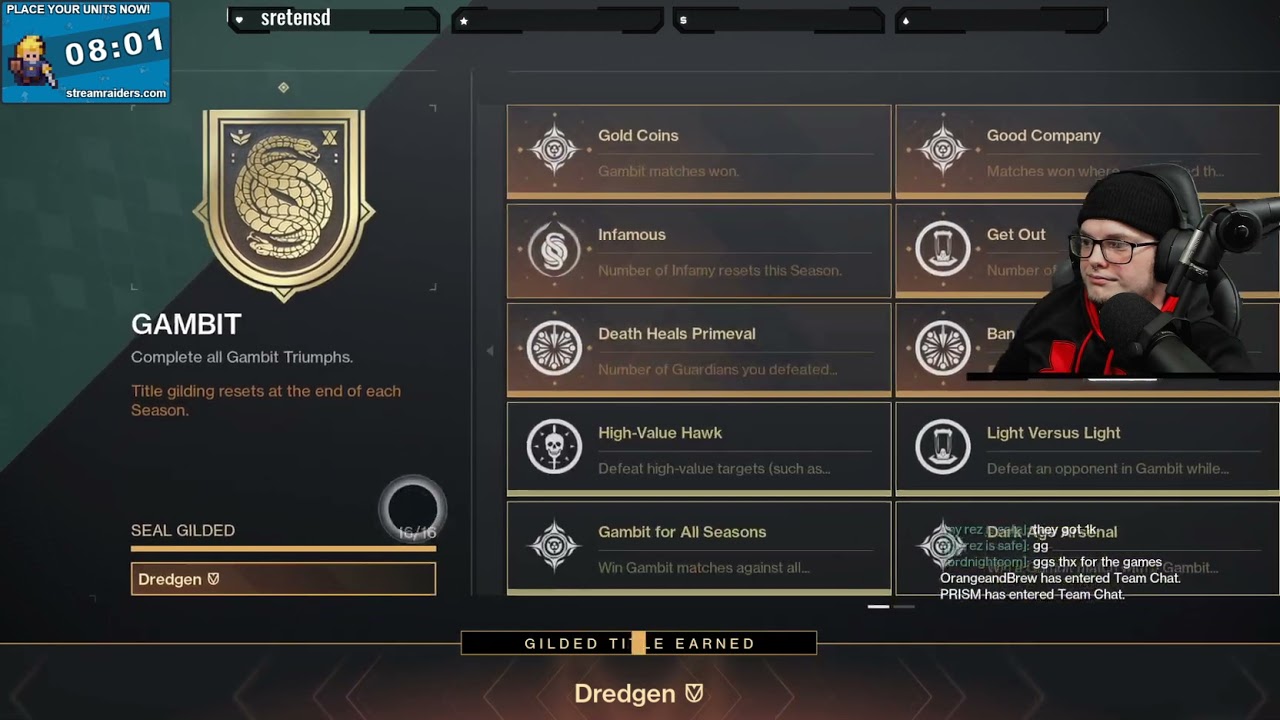View the Infamous triumph details
1280x720 pixels.
698,250
